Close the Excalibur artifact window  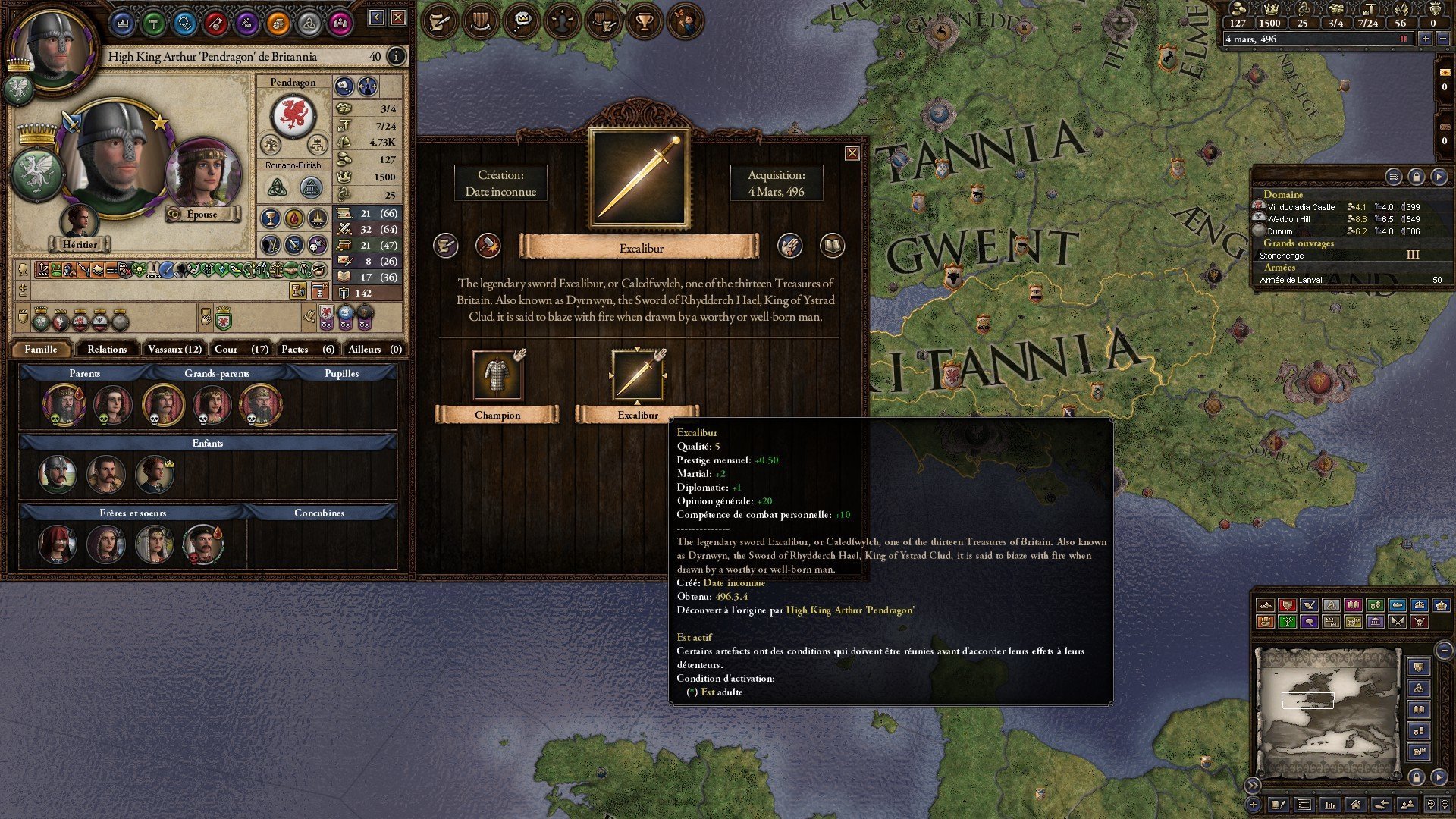pyautogui.click(x=852, y=153)
